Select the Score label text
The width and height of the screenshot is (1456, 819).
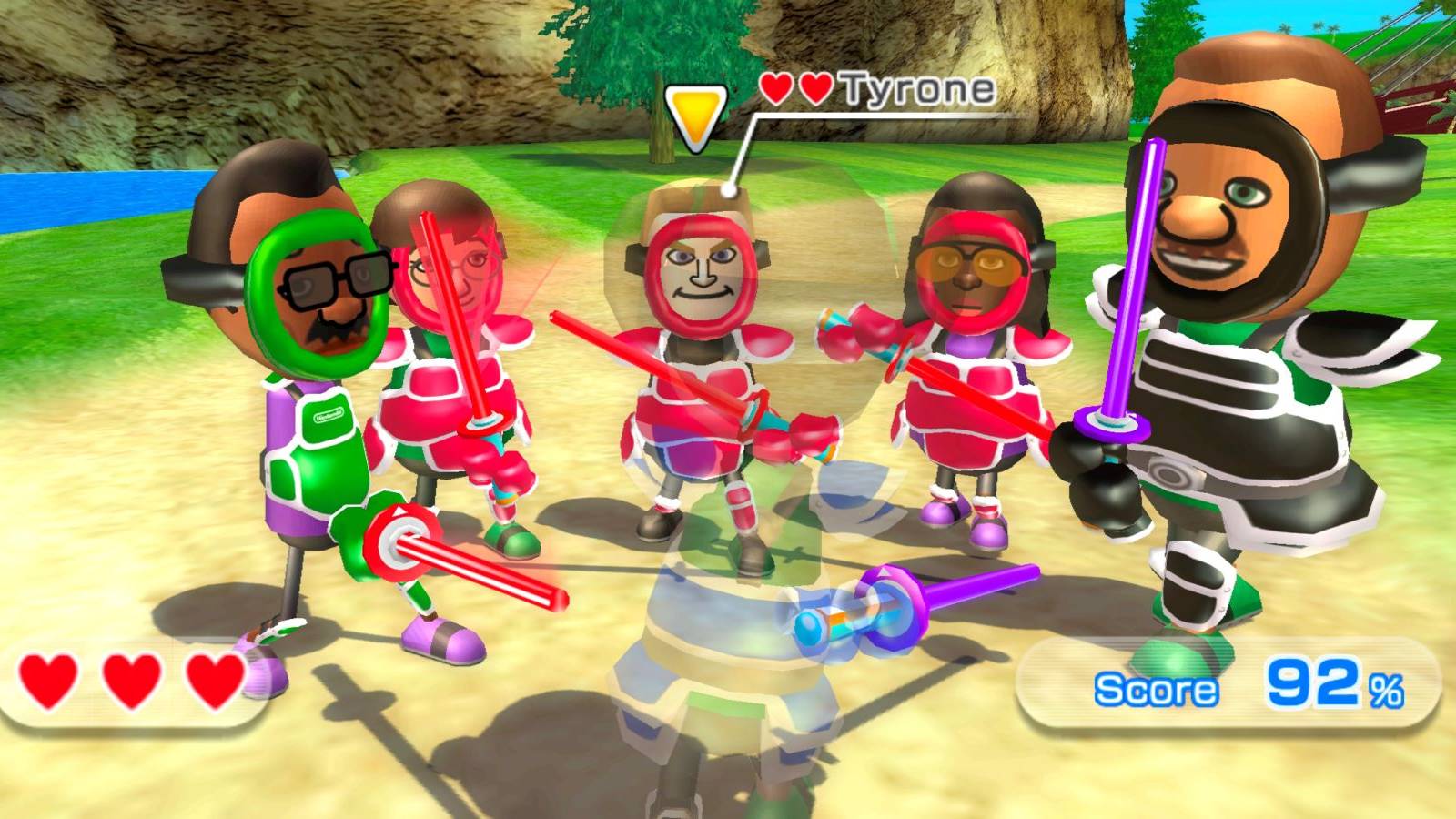pos(1156,687)
